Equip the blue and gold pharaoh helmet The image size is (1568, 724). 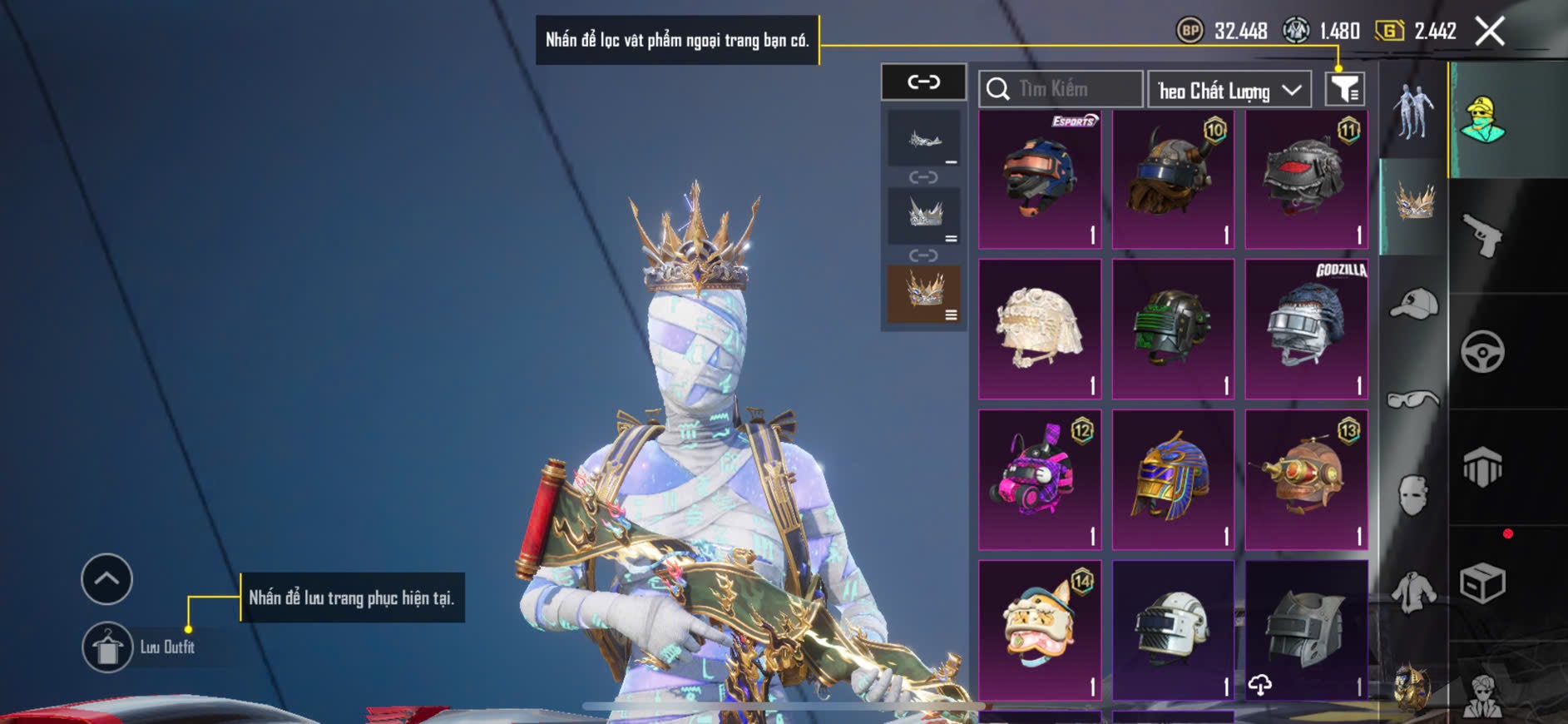(x=1173, y=479)
